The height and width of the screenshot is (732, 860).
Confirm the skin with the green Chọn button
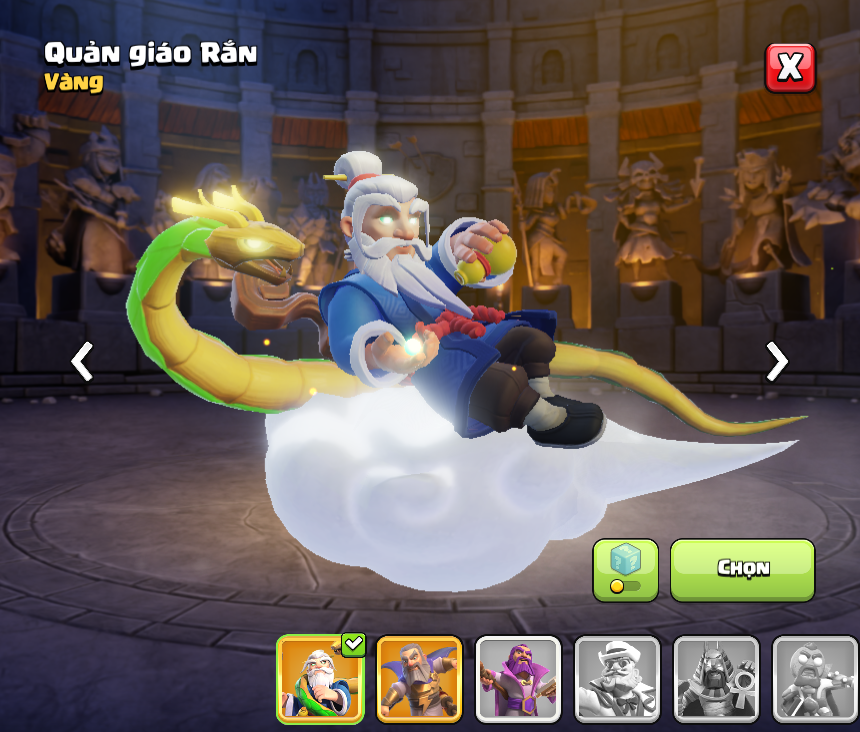[x=742, y=569]
